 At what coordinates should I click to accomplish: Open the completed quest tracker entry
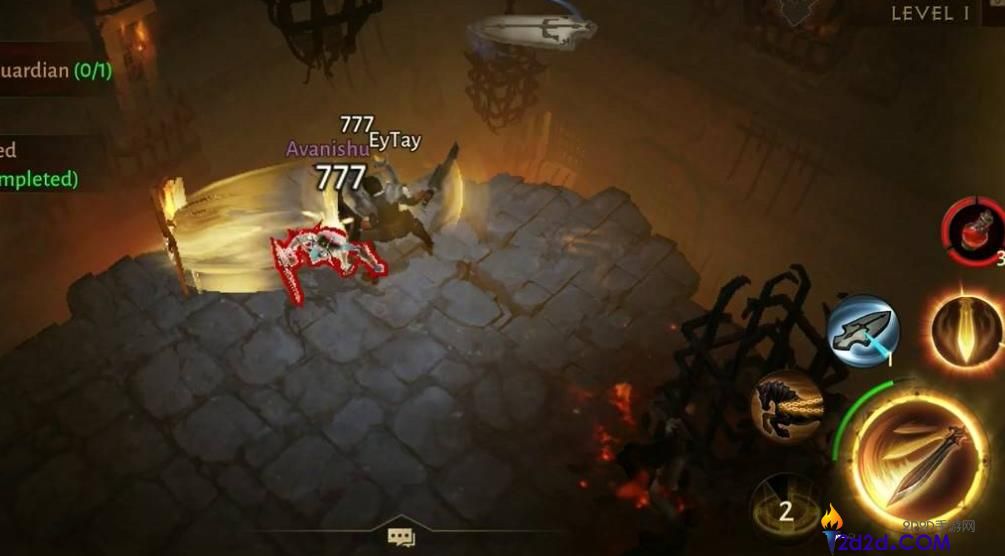[40, 166]
